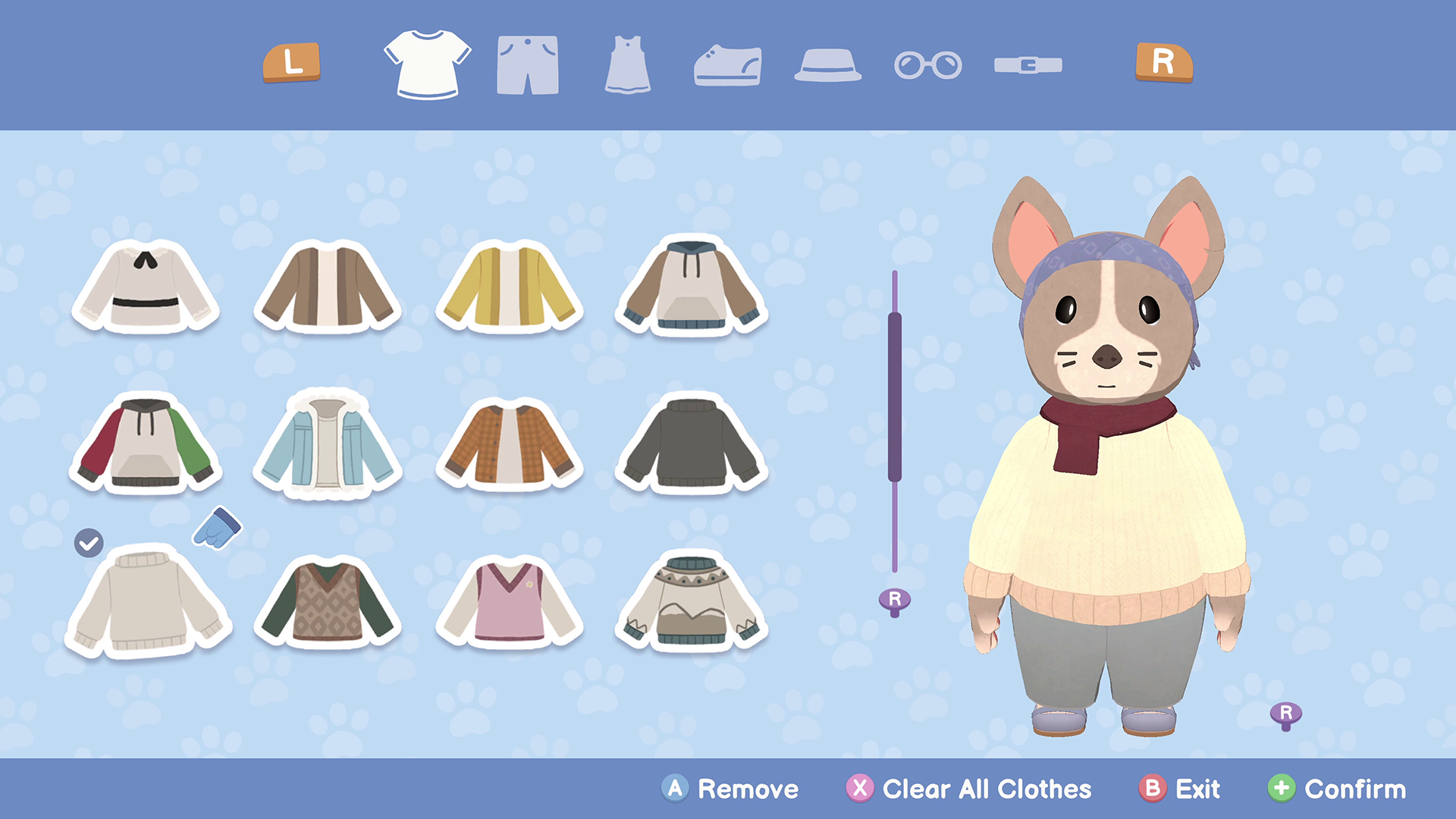This screenshot has width=1456, height=819.
Task: Select the white blouse with black bow
Action: (146, 288)
